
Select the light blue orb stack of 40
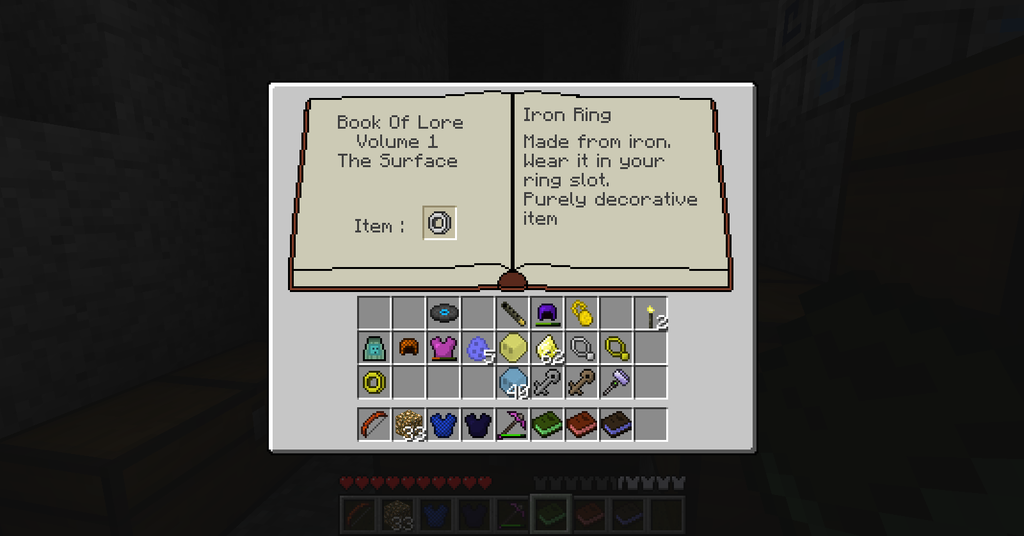click(512, 382)
